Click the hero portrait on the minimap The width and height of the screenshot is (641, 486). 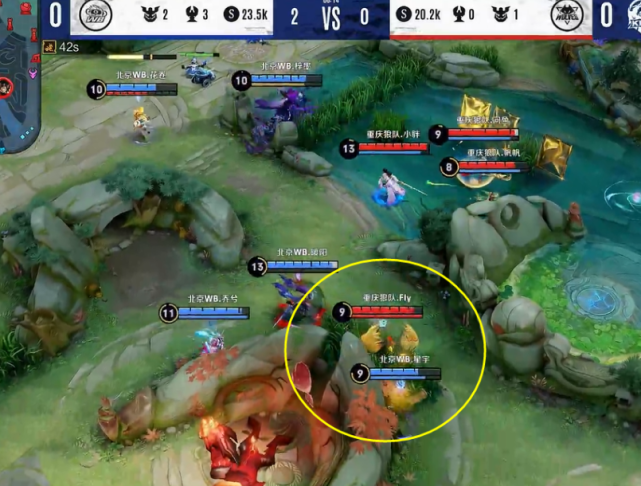[x=5, y=86]
